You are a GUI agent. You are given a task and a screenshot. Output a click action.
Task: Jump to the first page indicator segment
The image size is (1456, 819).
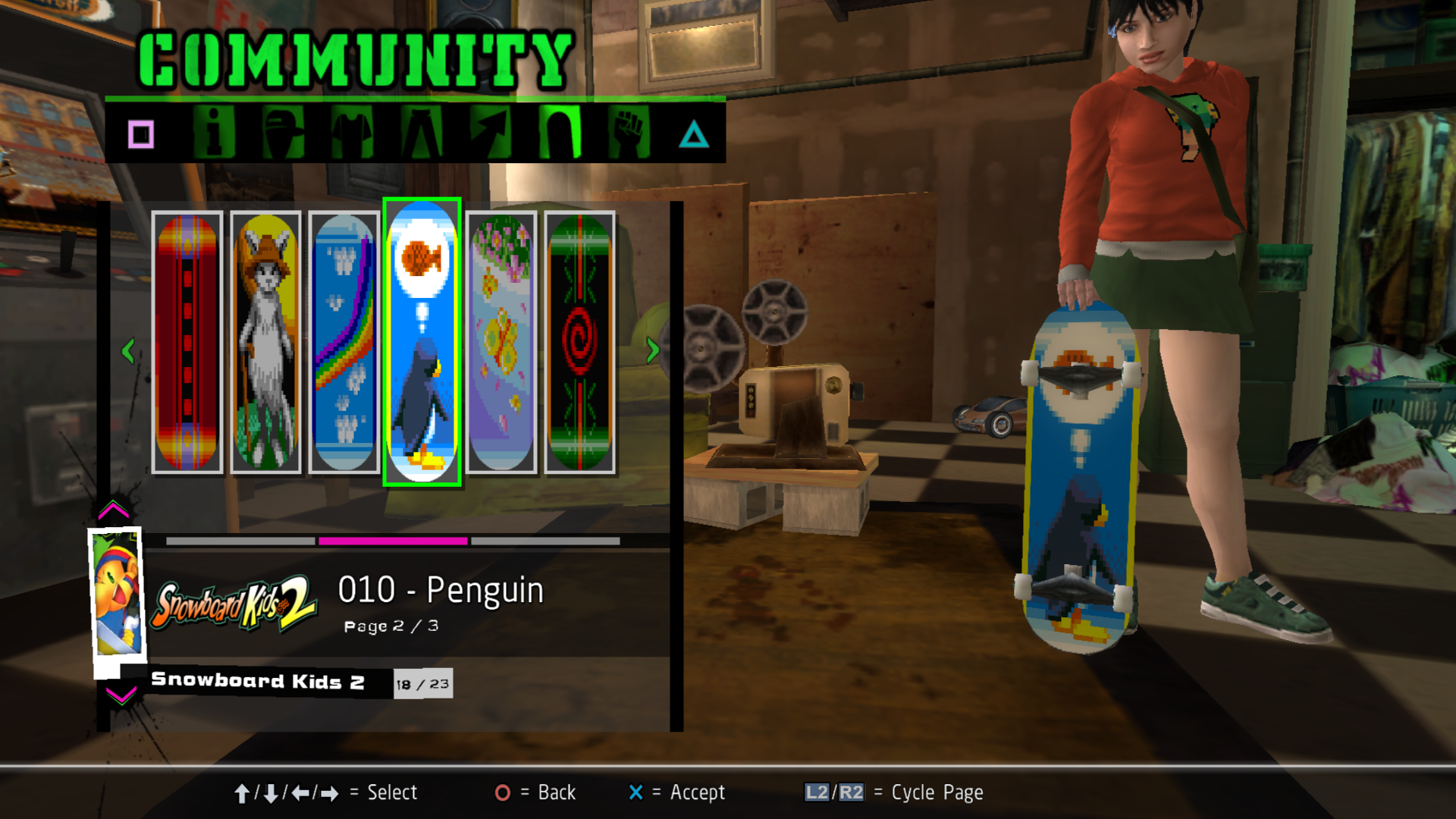point(240,541)
